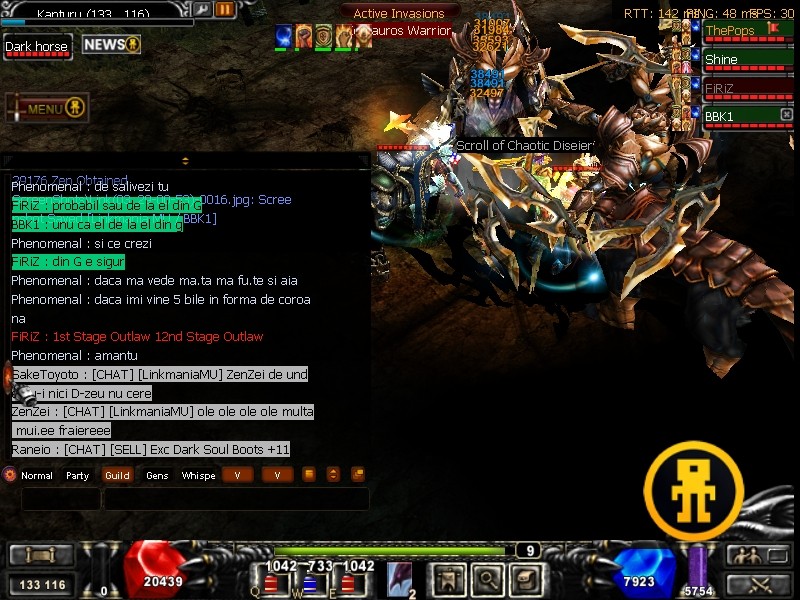Screen dimensions: 800x600
Task: Open the NEWS panel
Action: [111, 45]
